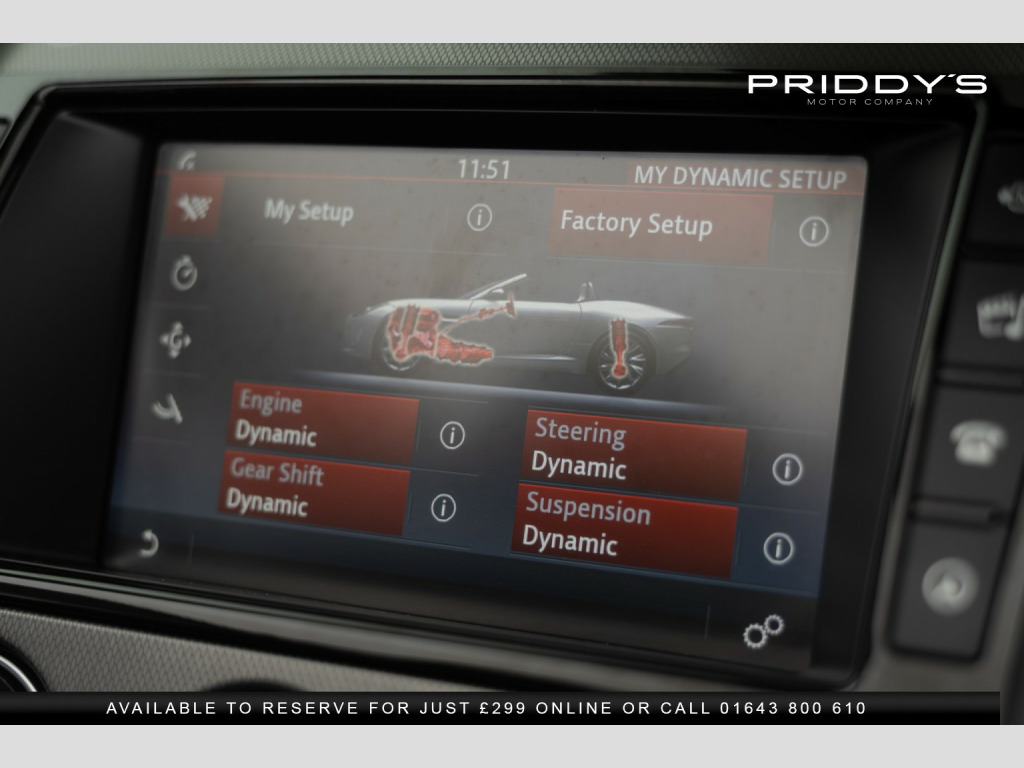Open info for My Setup
Viewport: 1024px width, 768px height.
[x=480, y=217]
